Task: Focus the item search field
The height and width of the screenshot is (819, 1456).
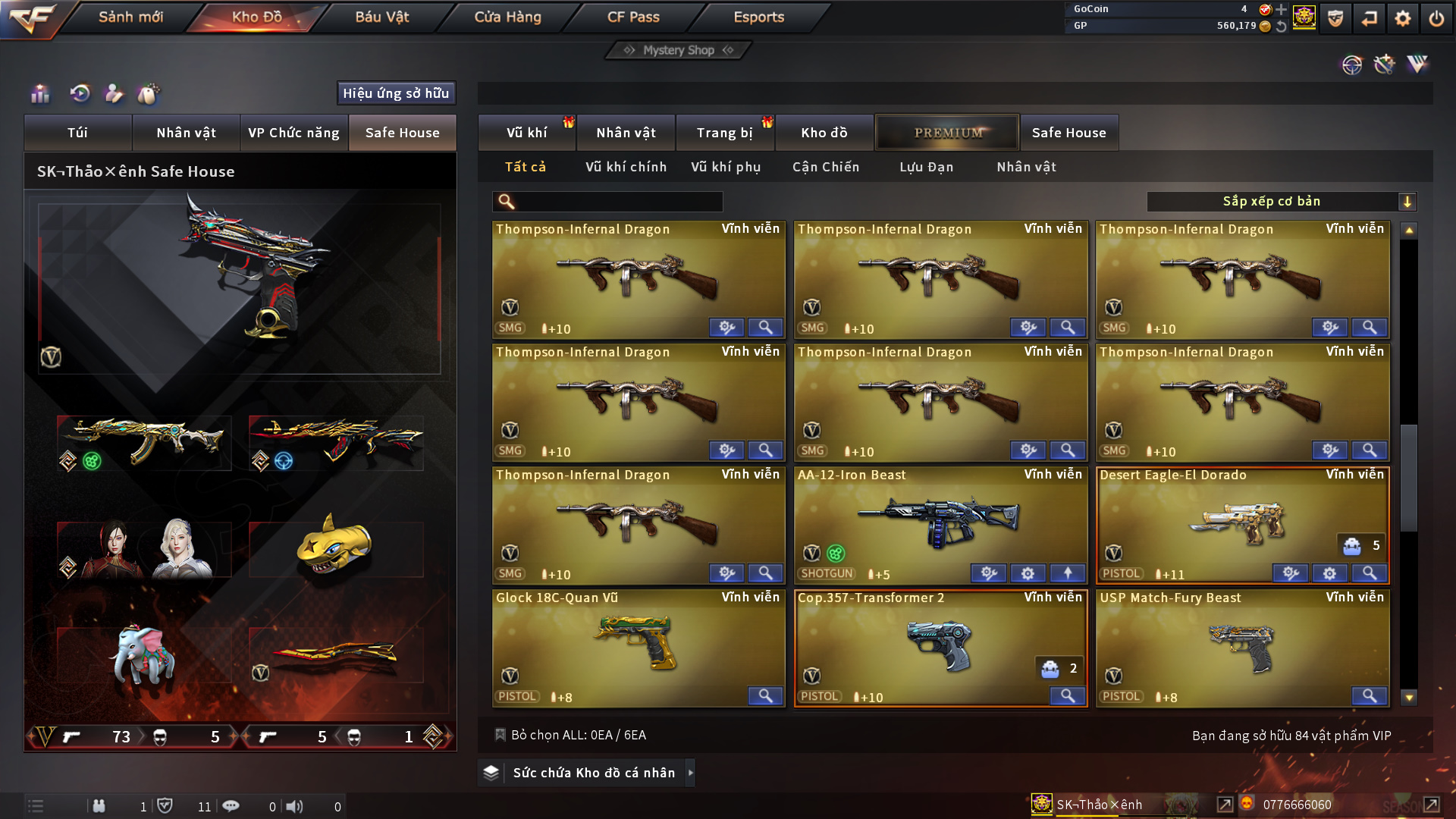Action: (618, 202)
